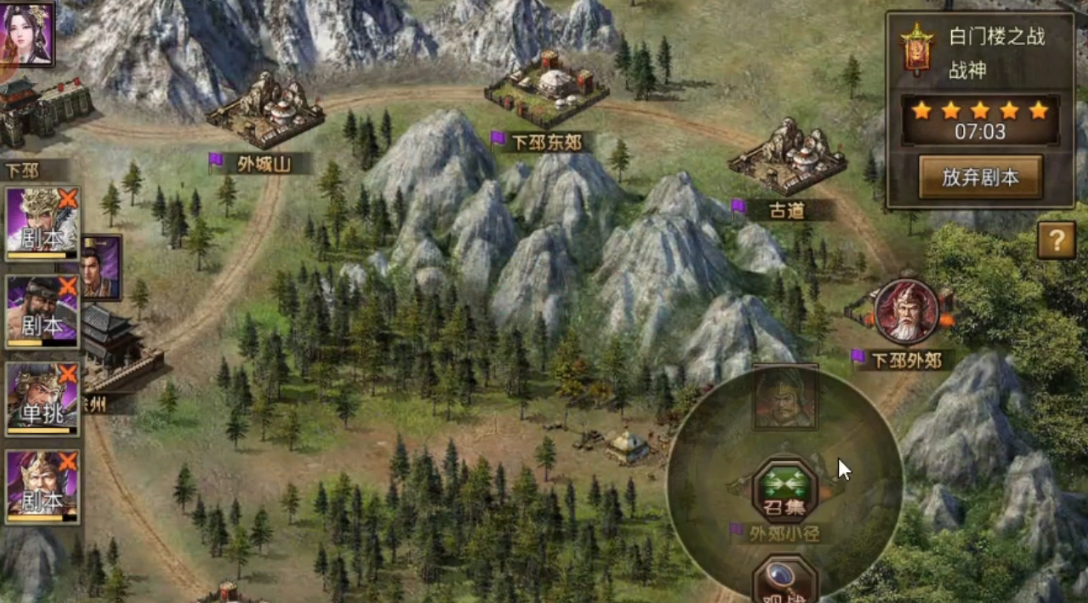Viewport: 1088px width, 603px height.
Task: Open the female character avatar
Action: (27, 33)
